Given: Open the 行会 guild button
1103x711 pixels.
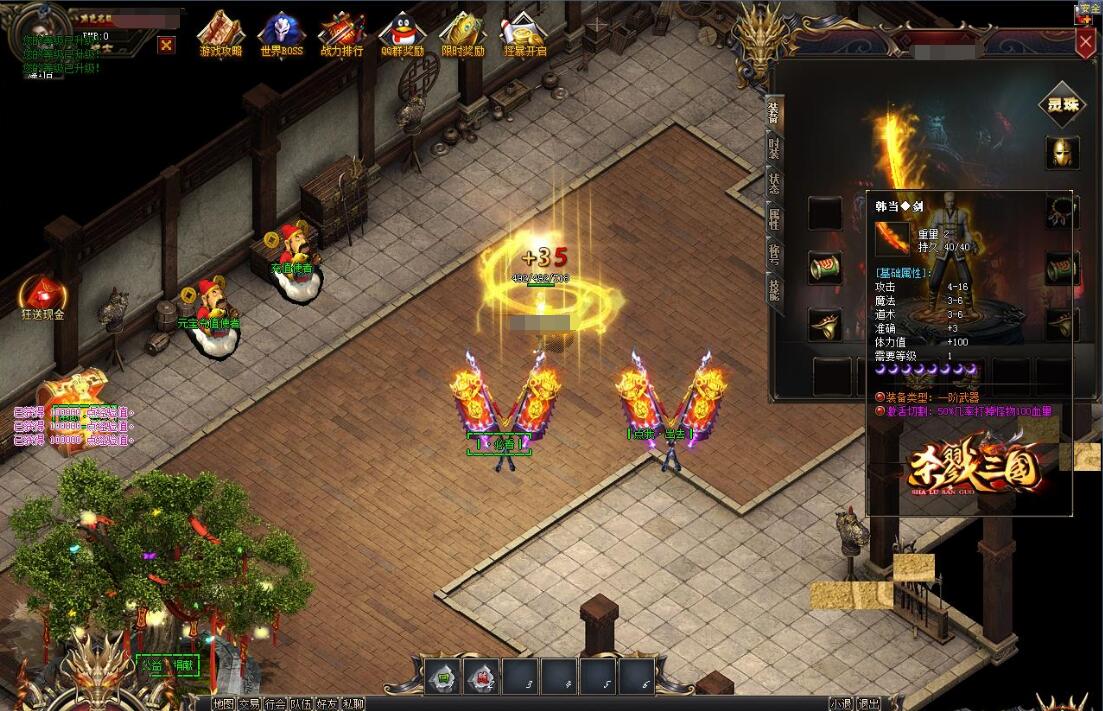Looking at the screenshot, I should [x=275, y=704].
